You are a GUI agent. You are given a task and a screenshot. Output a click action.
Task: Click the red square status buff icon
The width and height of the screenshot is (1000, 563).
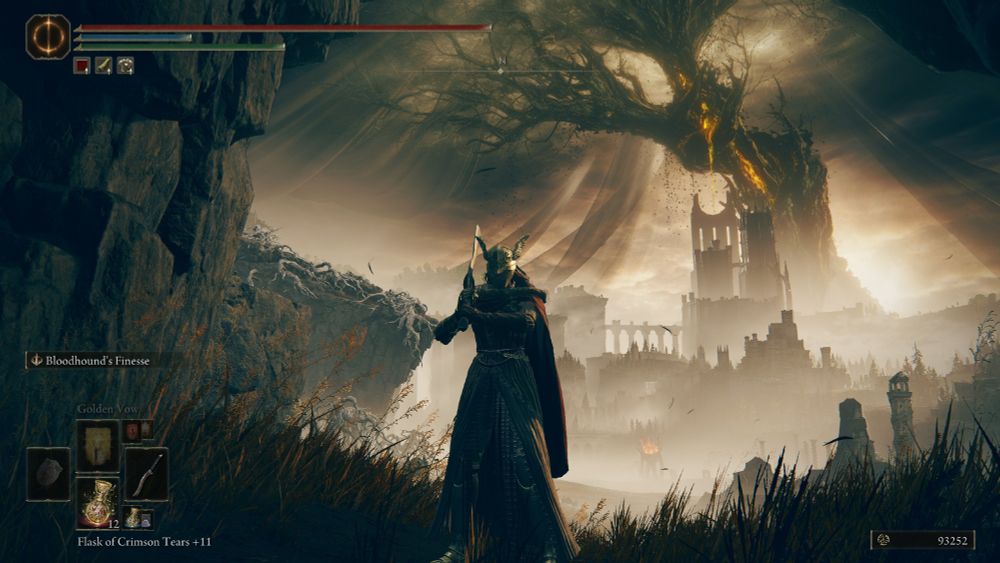tap(82, 65)
